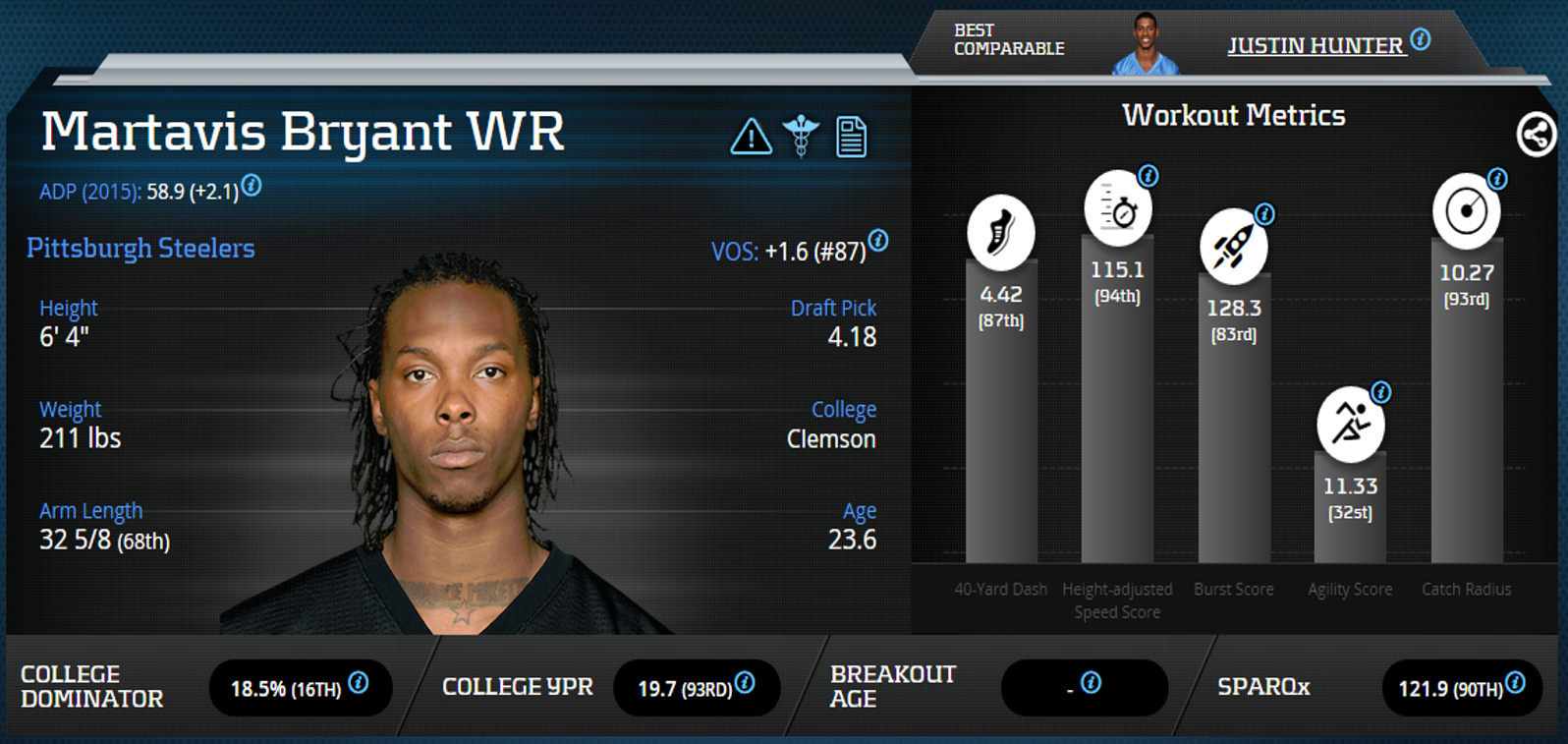The height and width of the screenshot is (744, 1568).
Task: View the medical caduceus icon
Action: point(801,137)
